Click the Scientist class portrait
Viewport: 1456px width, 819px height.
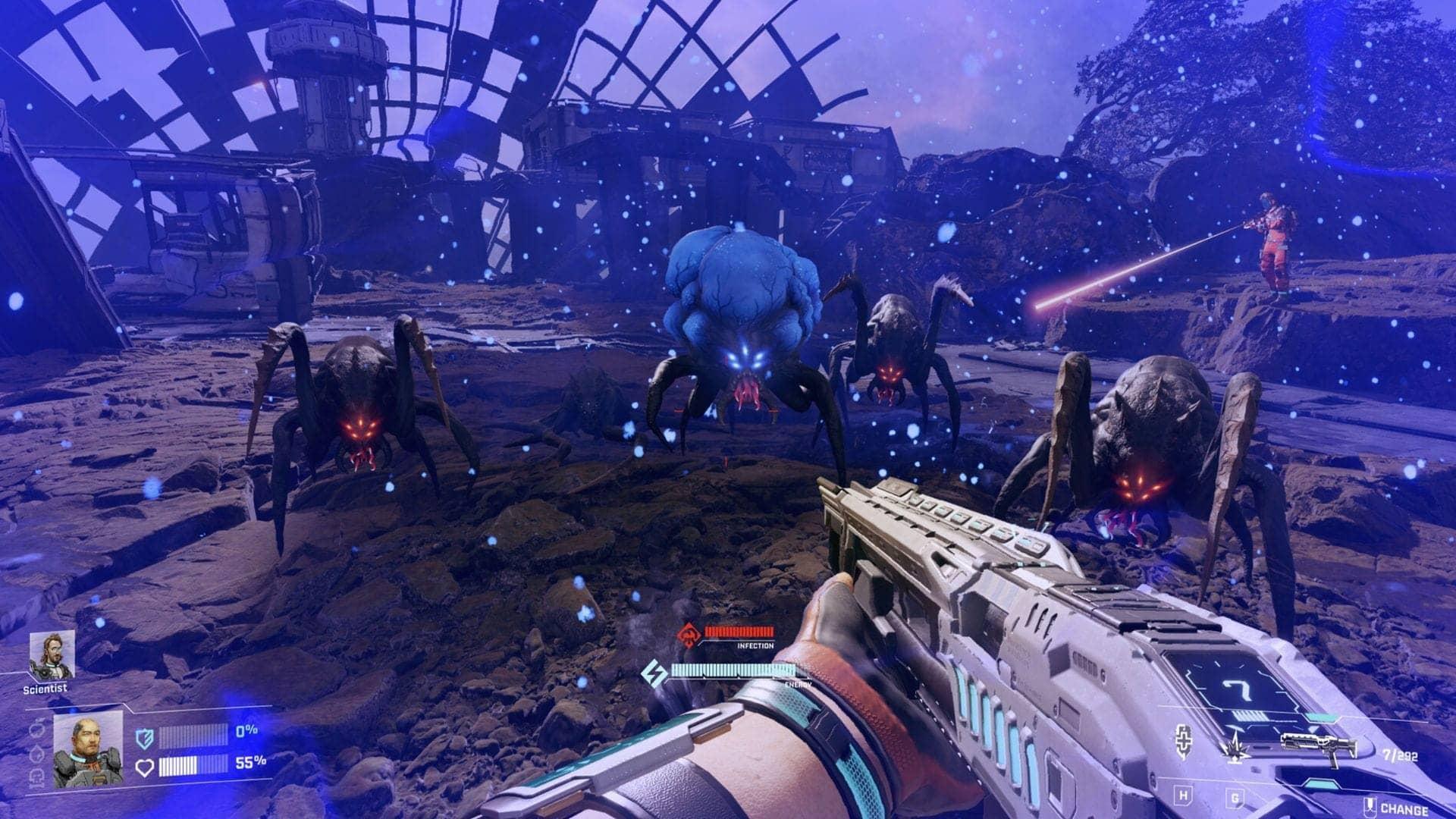(52, 654)
